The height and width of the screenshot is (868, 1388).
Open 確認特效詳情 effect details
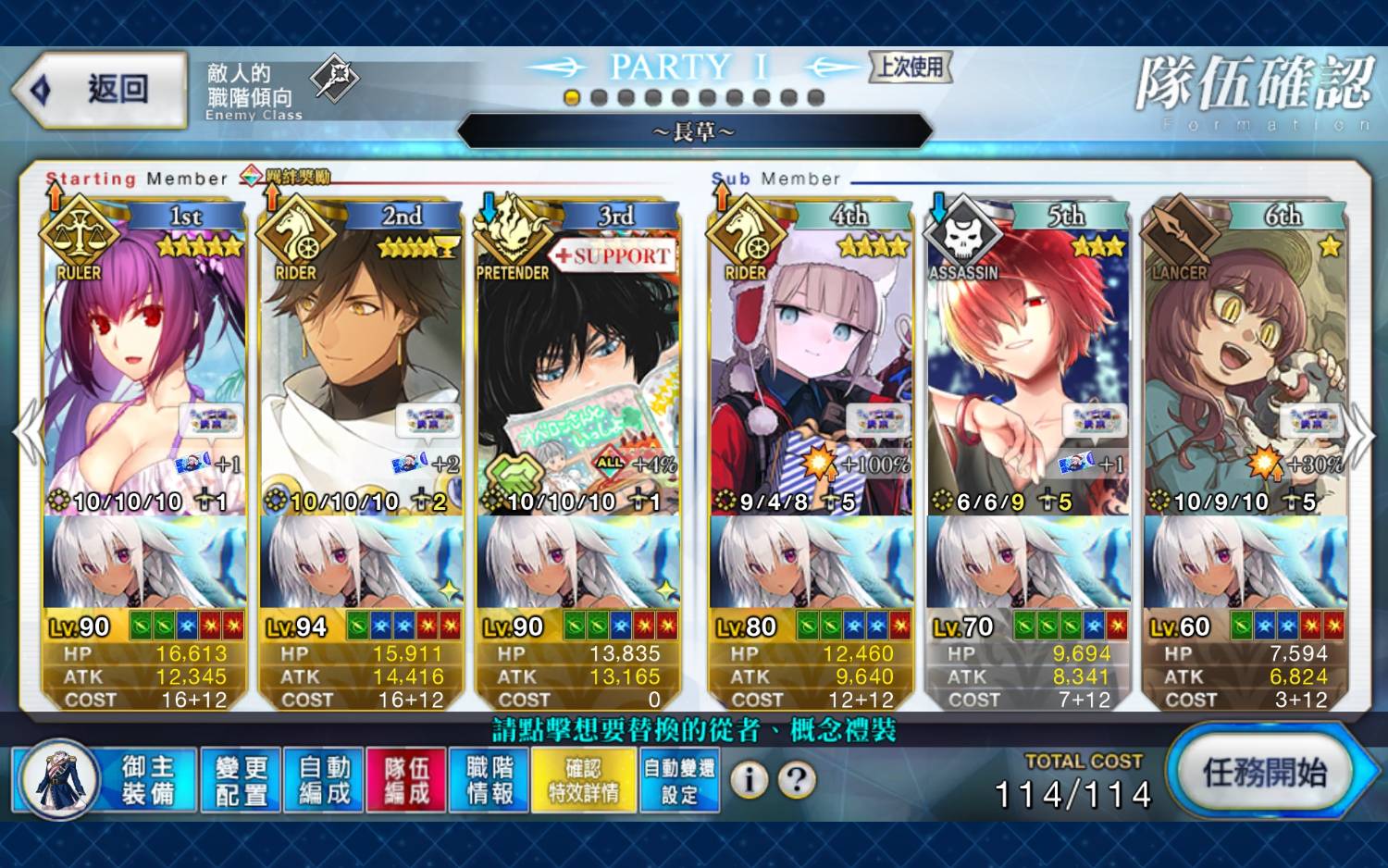coord(583,780)
